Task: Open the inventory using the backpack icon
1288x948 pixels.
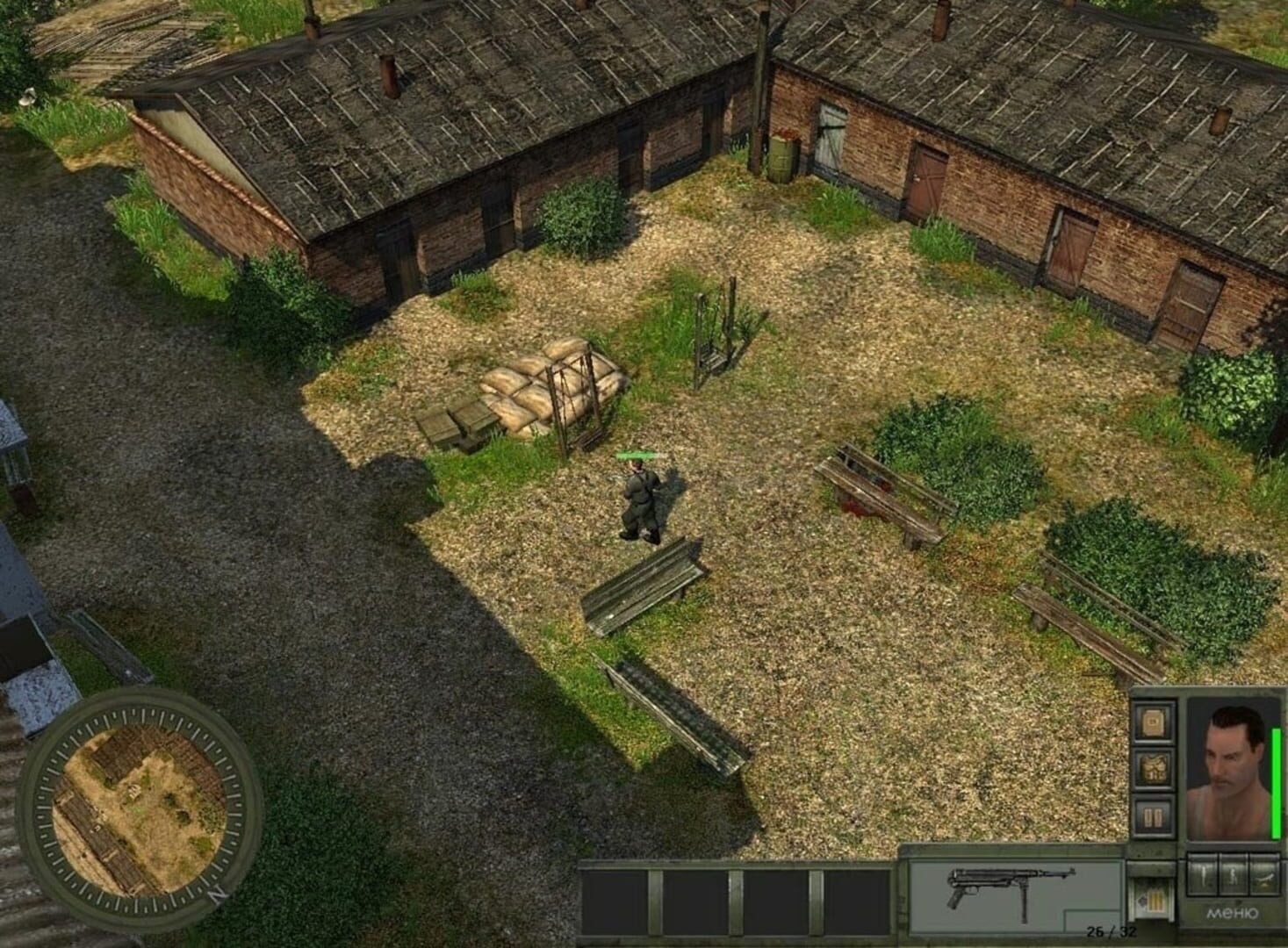Action: (1155, 723)
